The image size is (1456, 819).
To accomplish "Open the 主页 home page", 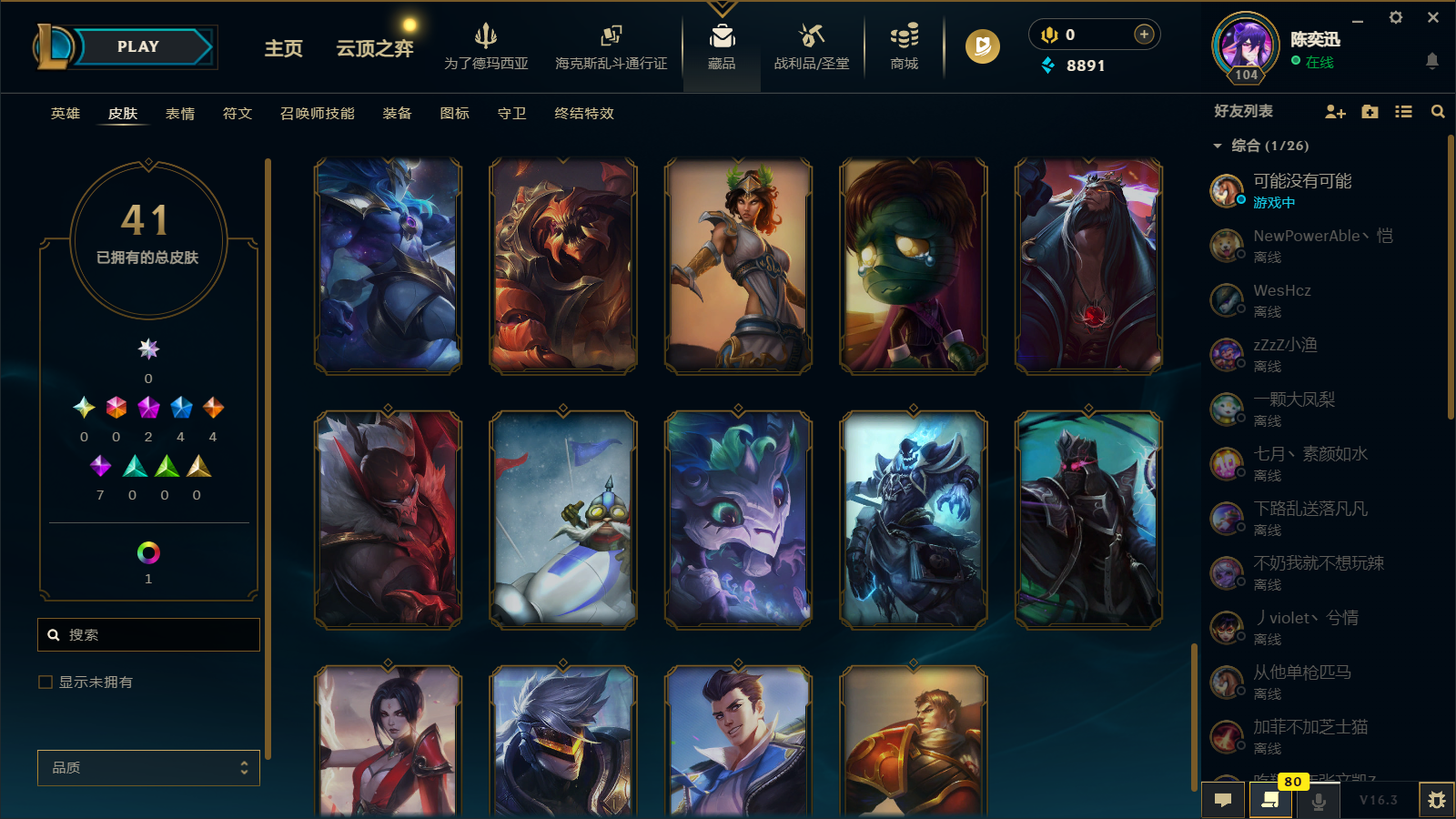I will [x=283, y=48].
